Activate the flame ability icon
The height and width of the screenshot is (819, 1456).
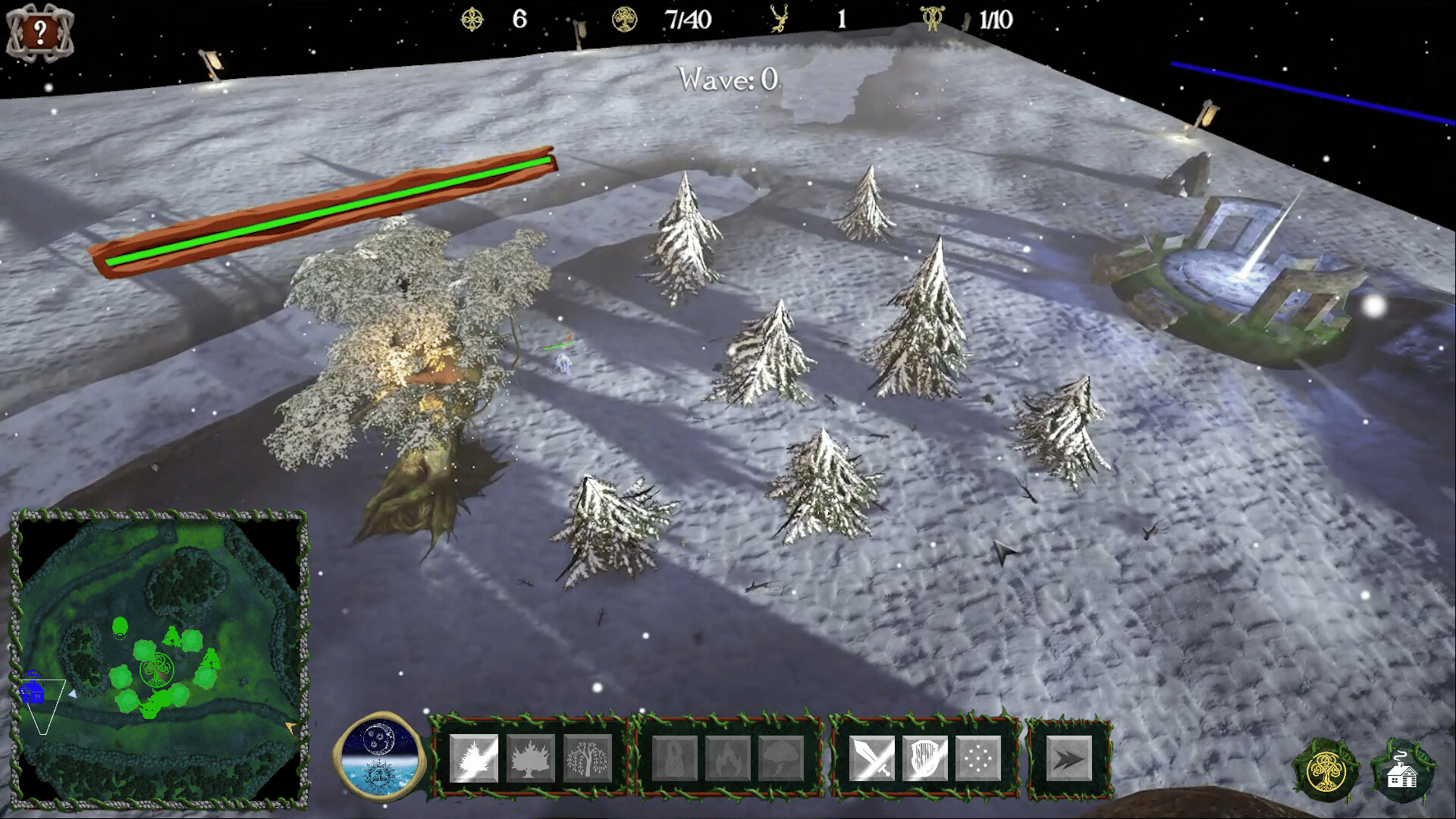[728, 758]
